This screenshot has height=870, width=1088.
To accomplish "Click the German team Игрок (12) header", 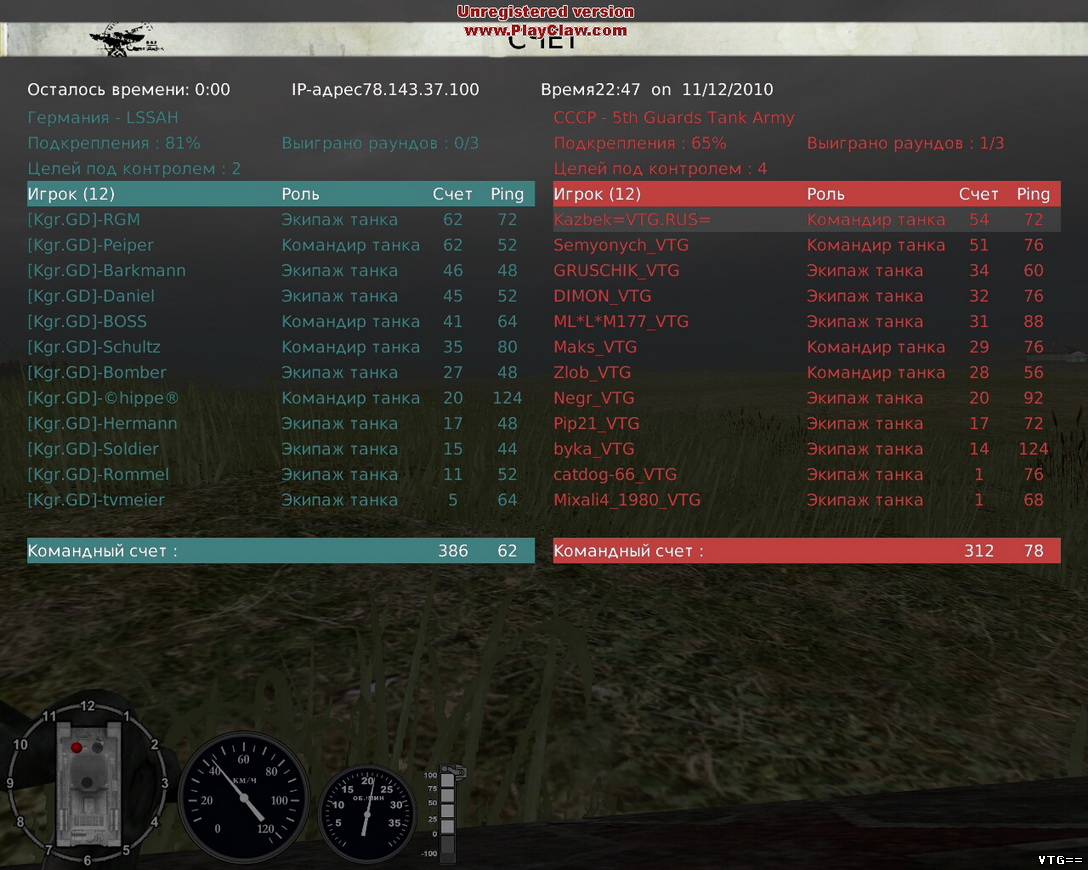I will pos(71,194).
